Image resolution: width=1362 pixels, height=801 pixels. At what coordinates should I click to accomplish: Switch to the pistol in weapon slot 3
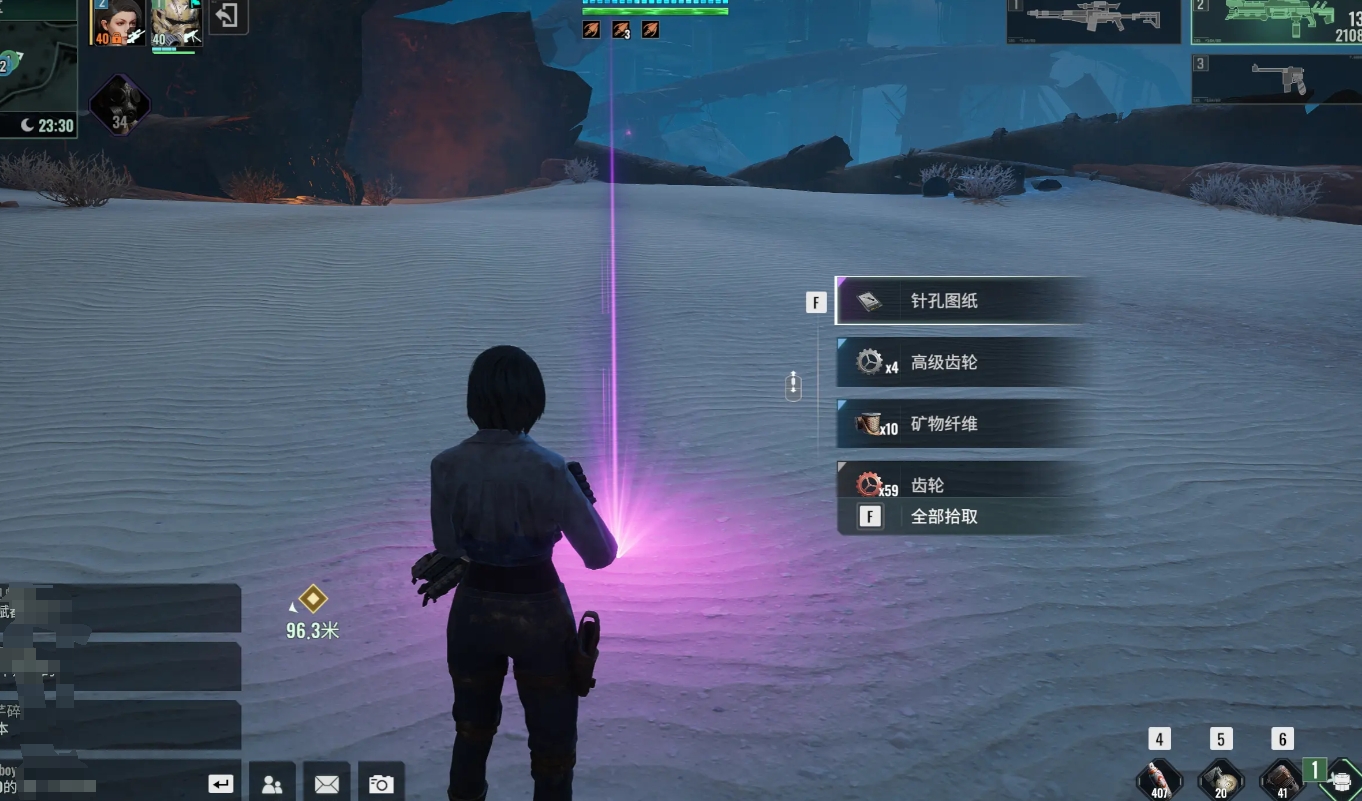coord(1277,78)
